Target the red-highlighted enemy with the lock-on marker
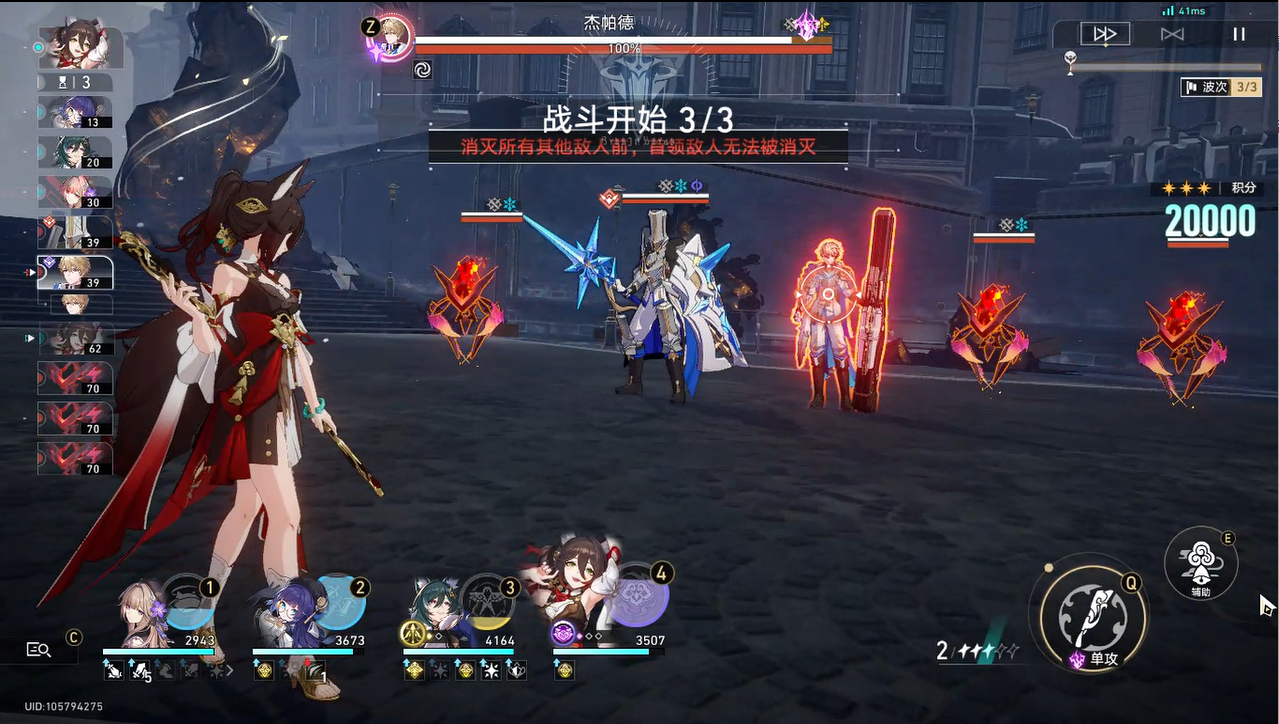Viewport: 1279px width, 724px height. [828, 300]
